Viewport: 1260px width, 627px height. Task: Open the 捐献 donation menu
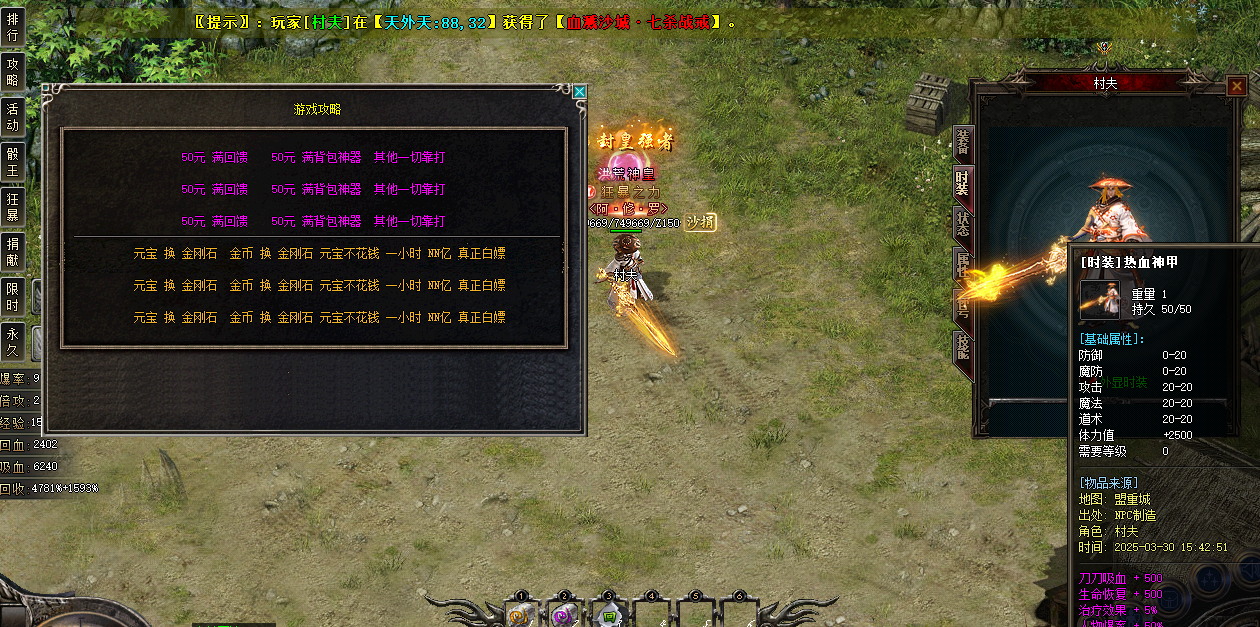pyautogui.click(x=13, y=251)
